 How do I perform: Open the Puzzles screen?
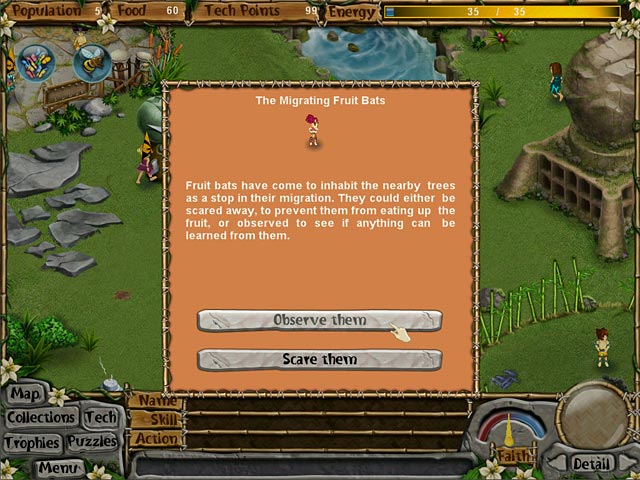[93, 442]
